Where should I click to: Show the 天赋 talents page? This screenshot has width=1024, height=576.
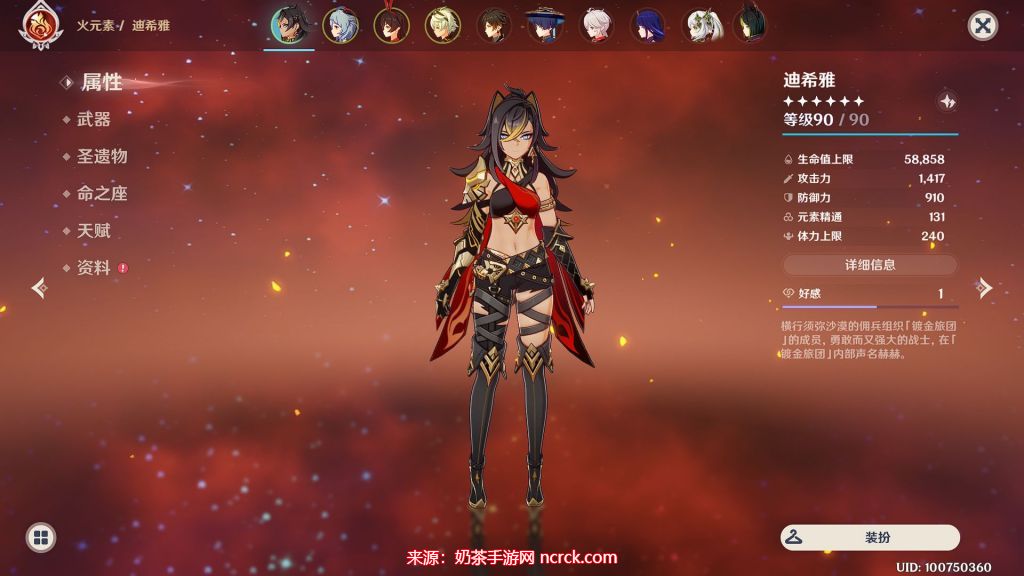click(93, 230)
